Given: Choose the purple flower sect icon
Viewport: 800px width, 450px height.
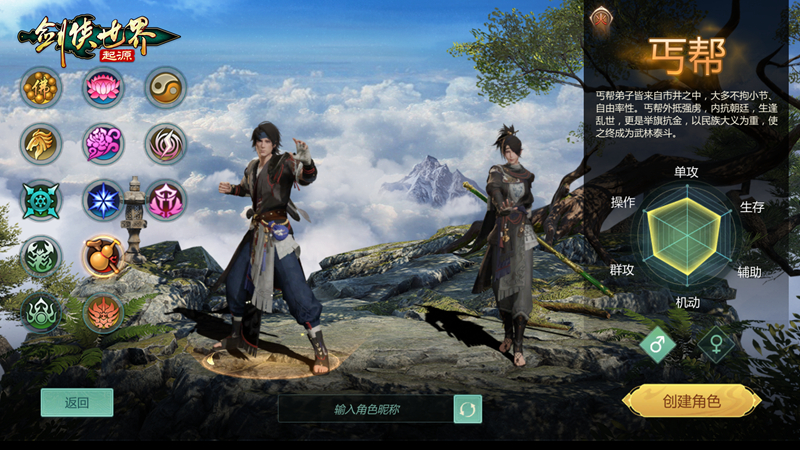Looking at the screenshot, I should [103, 144].
